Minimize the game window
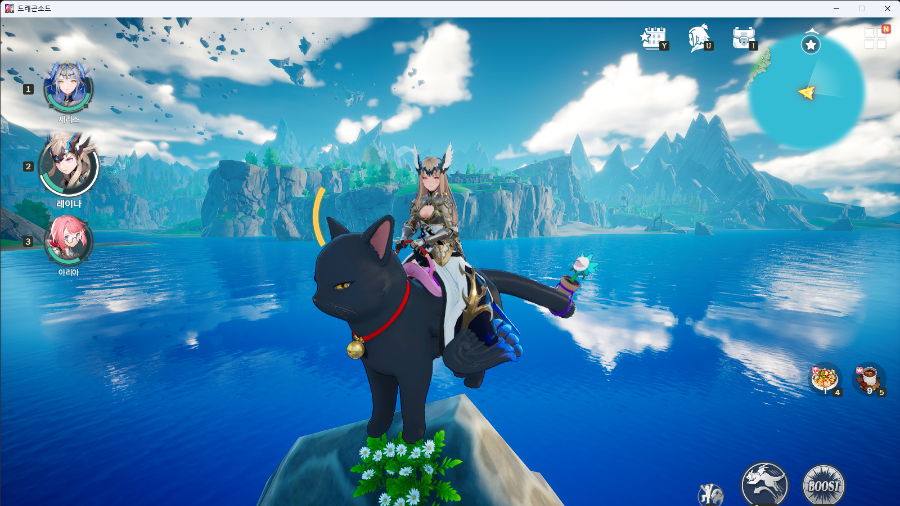This screenshot has height=506, width=900. tap(835, 8)
